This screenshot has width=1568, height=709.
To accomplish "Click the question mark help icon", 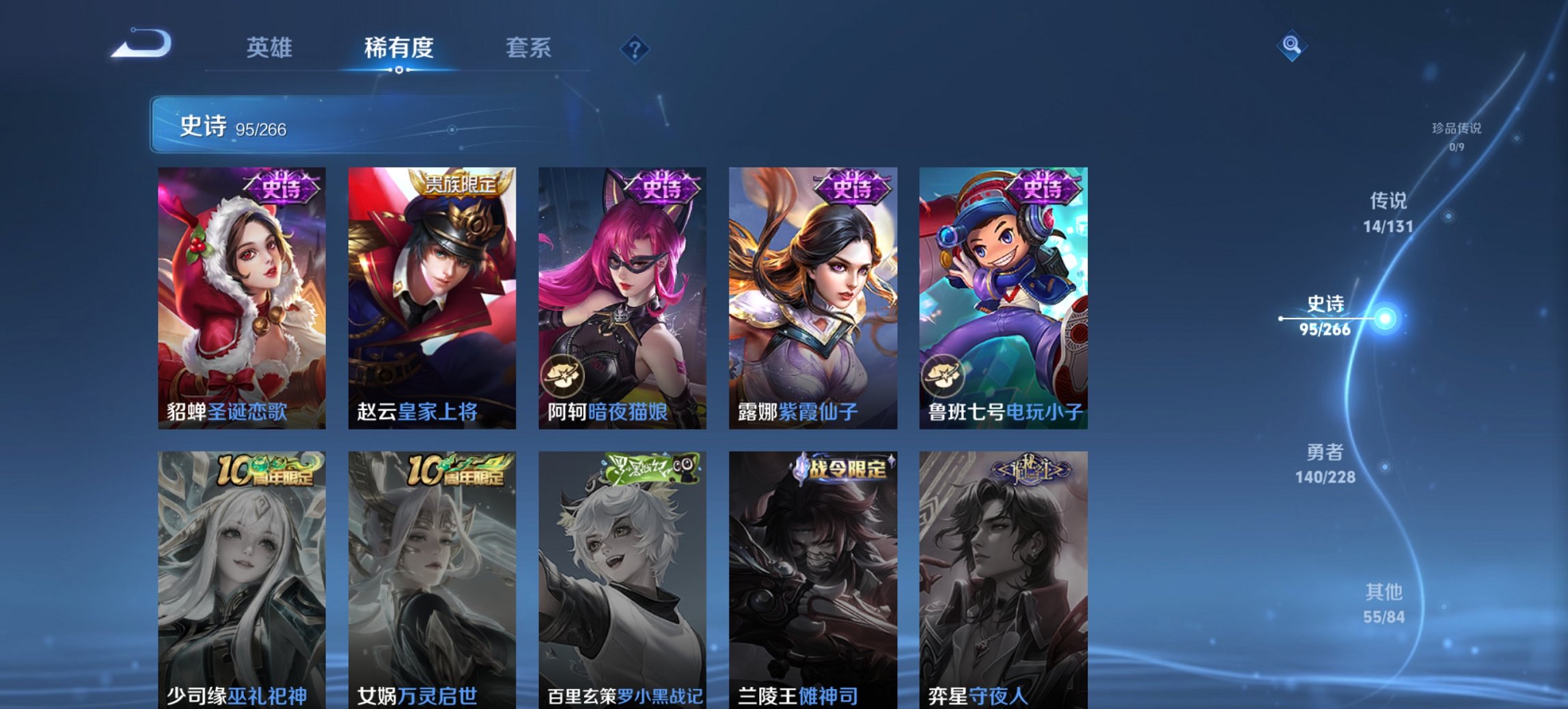I will click(635, 49).
